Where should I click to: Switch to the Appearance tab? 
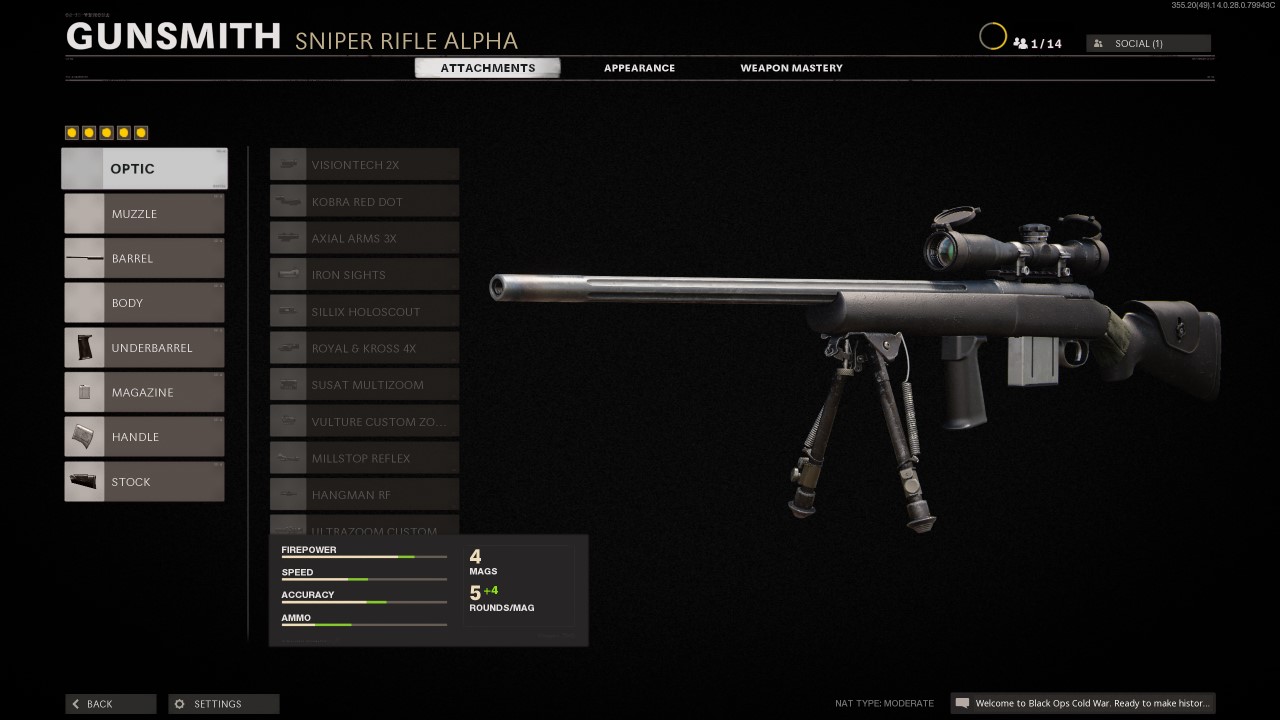[639, 68]
